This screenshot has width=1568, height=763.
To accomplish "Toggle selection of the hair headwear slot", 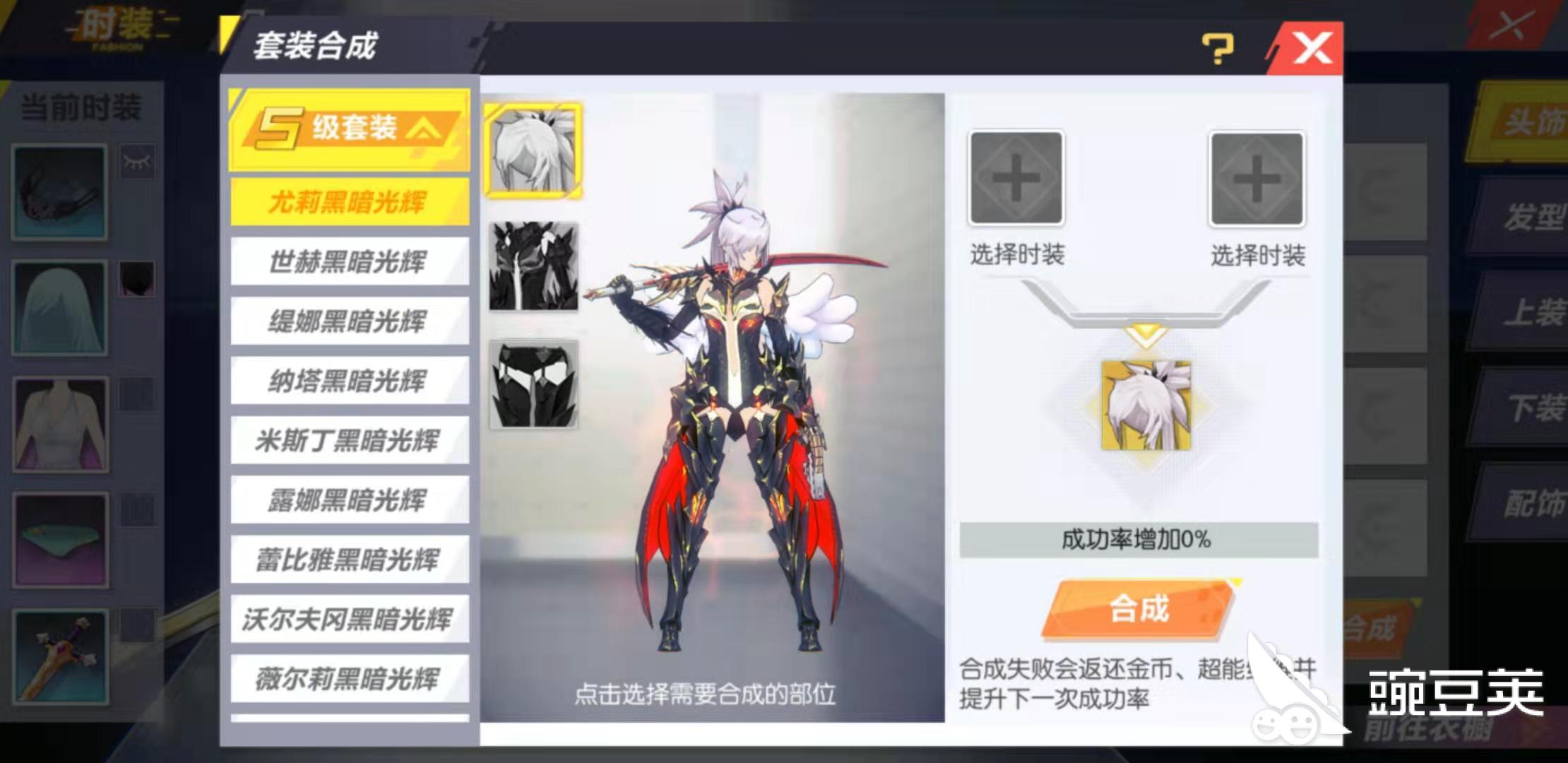I will (138, 278).
